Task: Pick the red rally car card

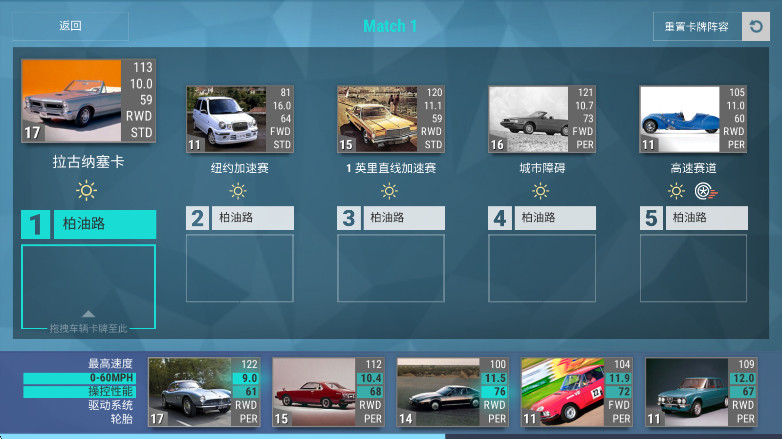Action: [576, 393]
